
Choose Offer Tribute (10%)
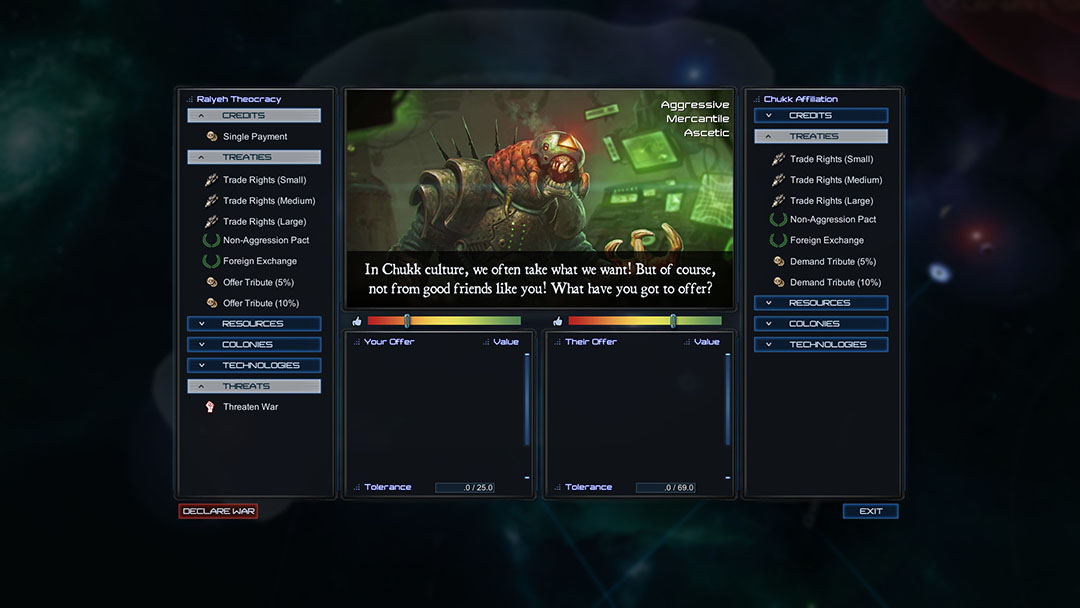[x=260, y=303]
